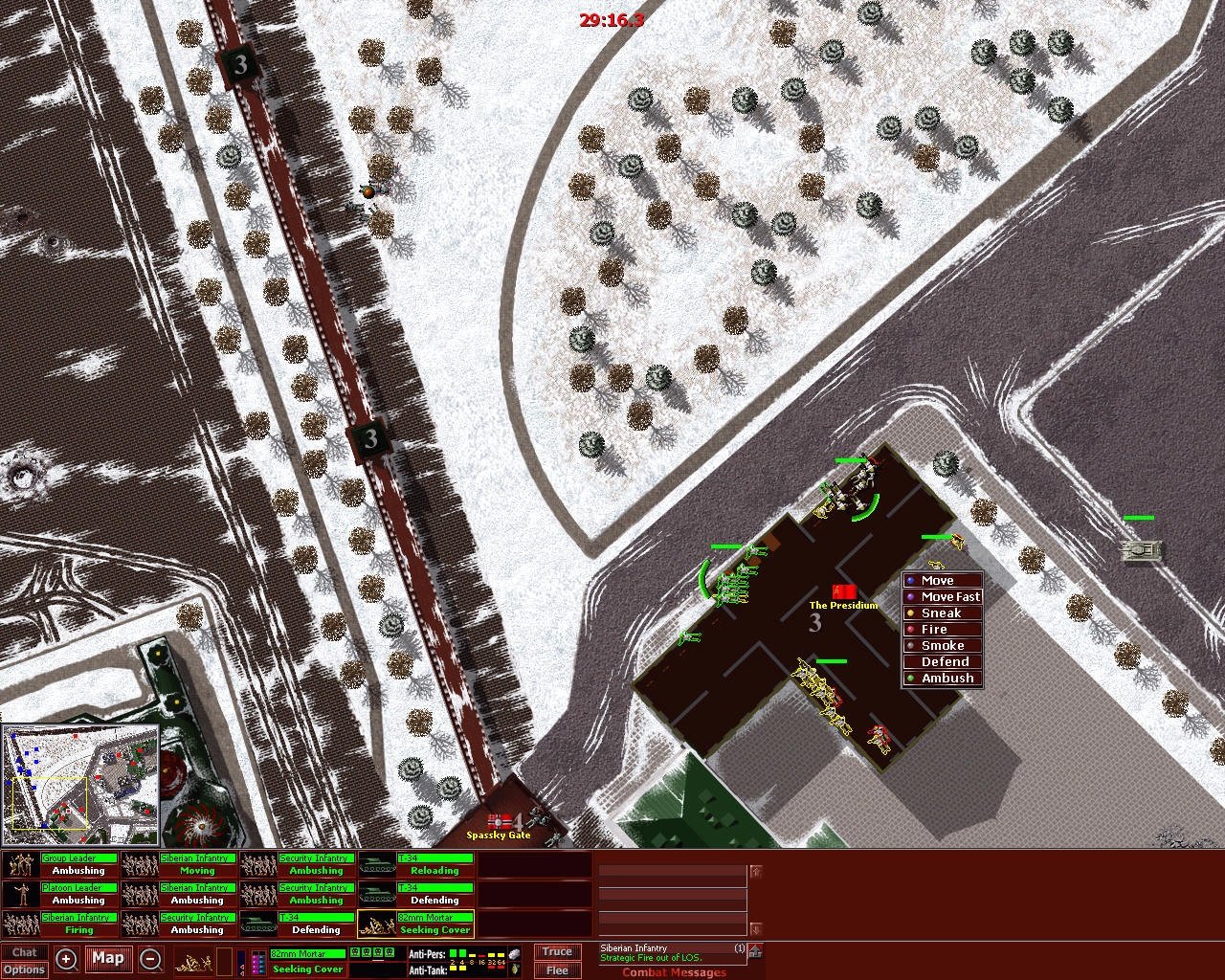The height and width of the screenshot is (980, 1225).
Task: Toggle the Defend order for the selected unit
Action: pyautogui.click(x=942, y=661)
